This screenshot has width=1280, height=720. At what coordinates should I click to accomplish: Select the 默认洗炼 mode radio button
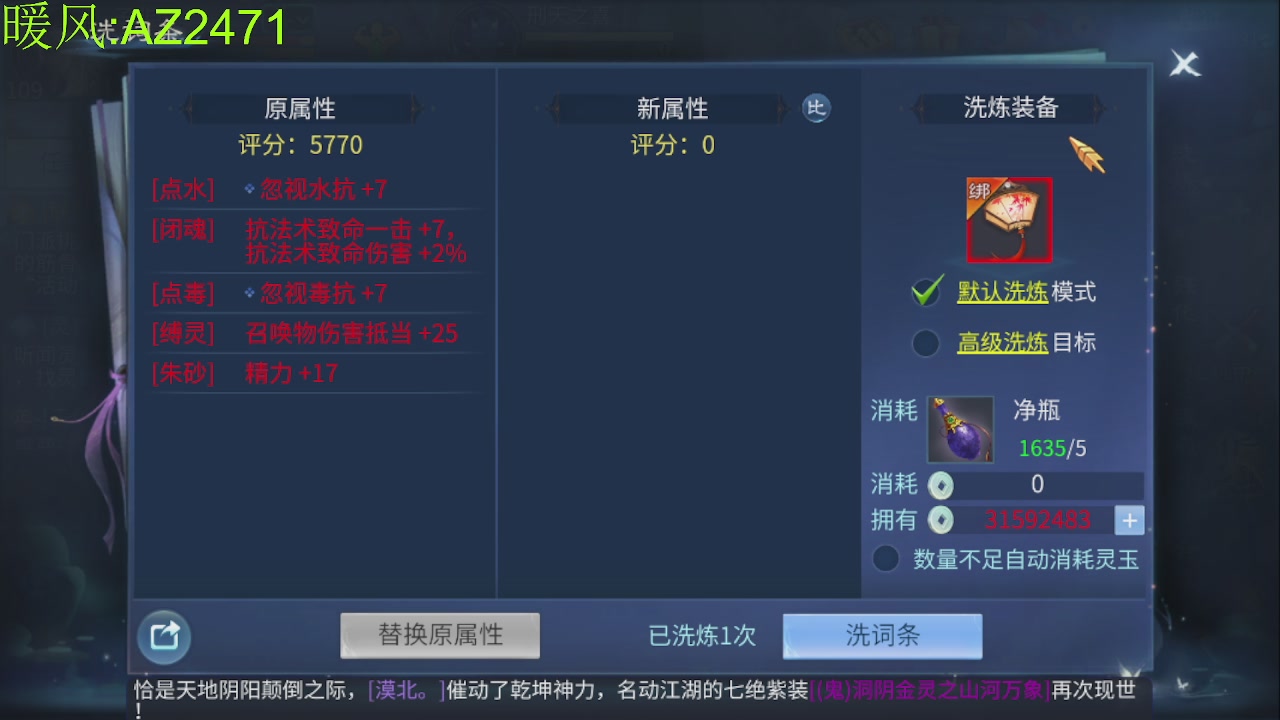click(x=925, y=291)
